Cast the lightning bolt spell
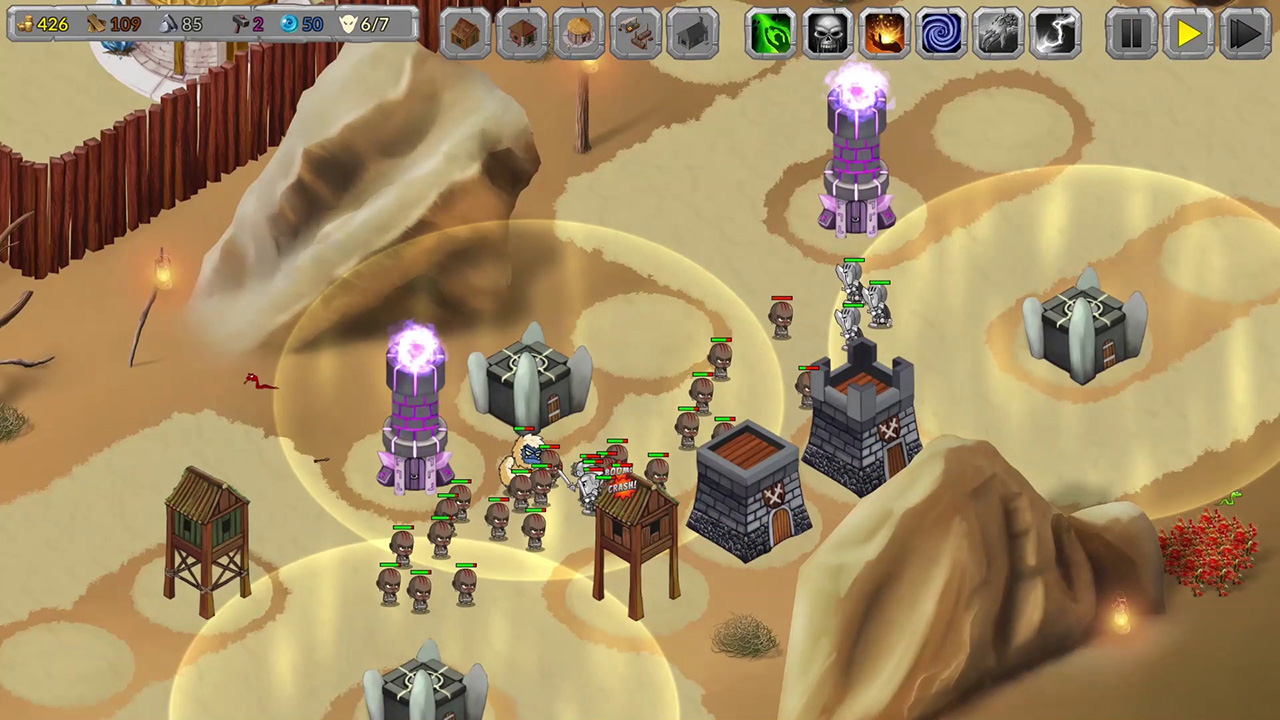 pos(1056,33)
